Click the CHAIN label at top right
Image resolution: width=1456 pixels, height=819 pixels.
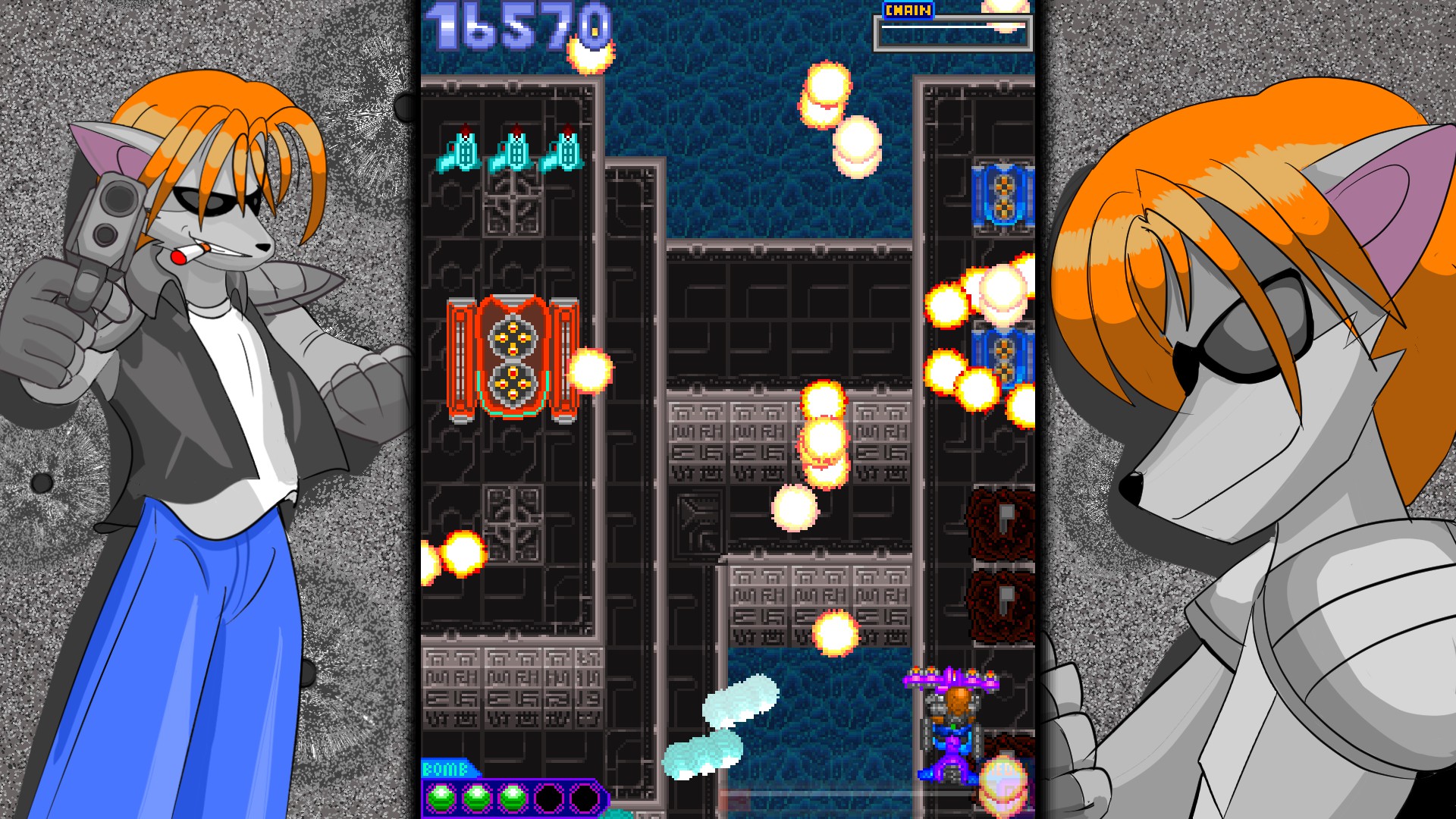point(907,9)
